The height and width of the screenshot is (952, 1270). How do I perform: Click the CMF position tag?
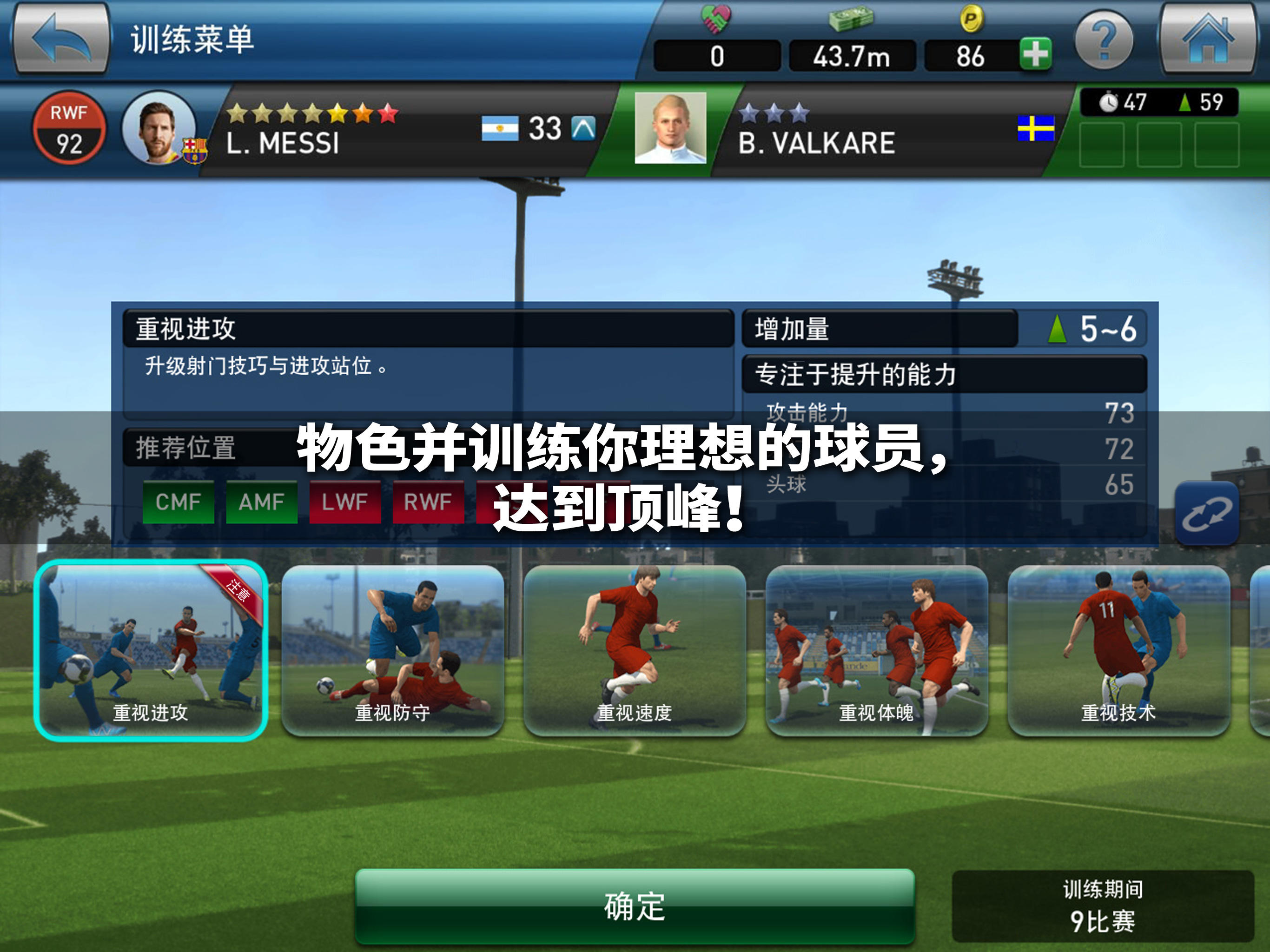click(x=178, y=501)
